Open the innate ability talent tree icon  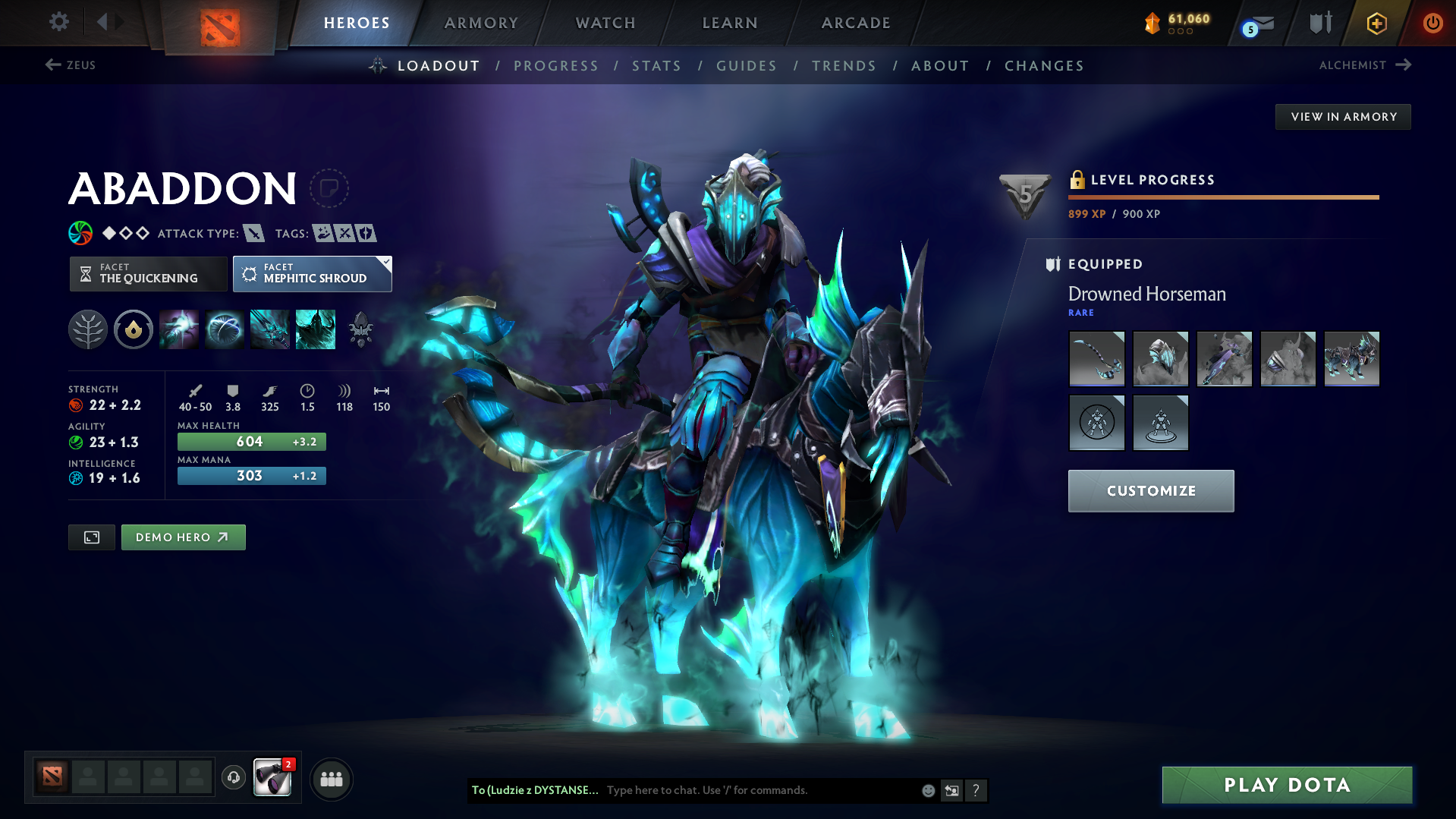[87, 329]
